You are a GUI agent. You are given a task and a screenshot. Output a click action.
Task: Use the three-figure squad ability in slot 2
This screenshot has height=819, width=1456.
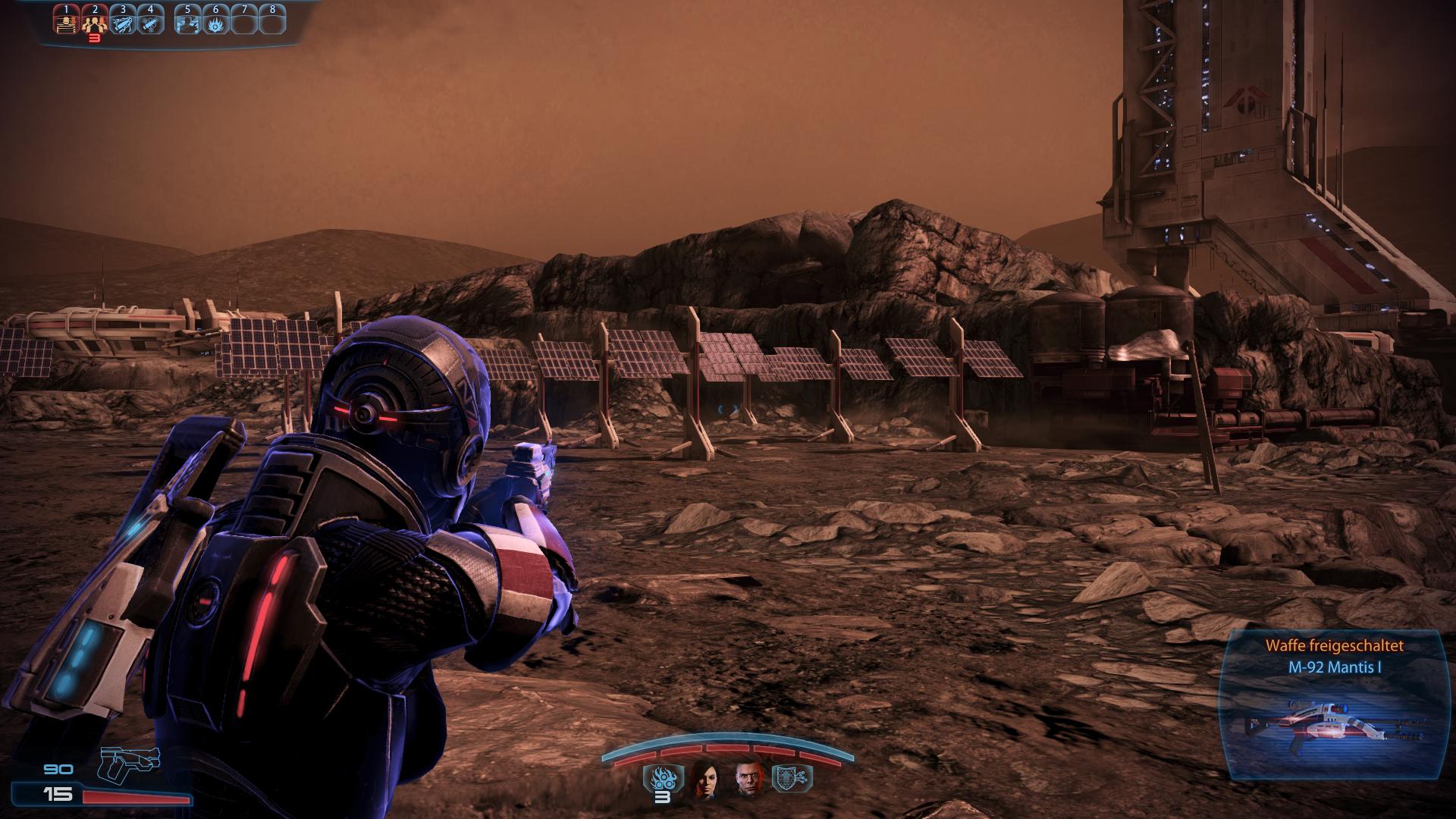click(94, 20)
